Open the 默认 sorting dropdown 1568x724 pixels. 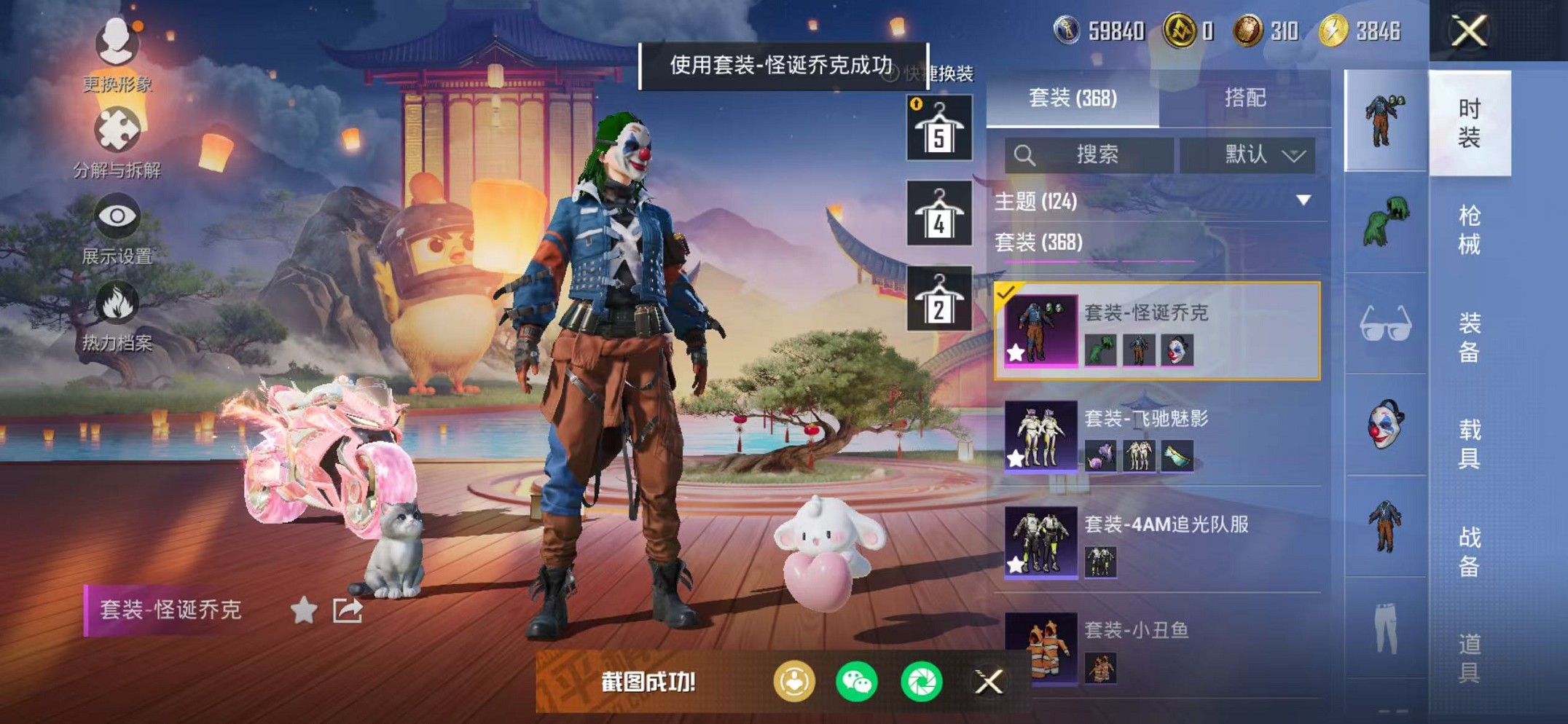1258,154
